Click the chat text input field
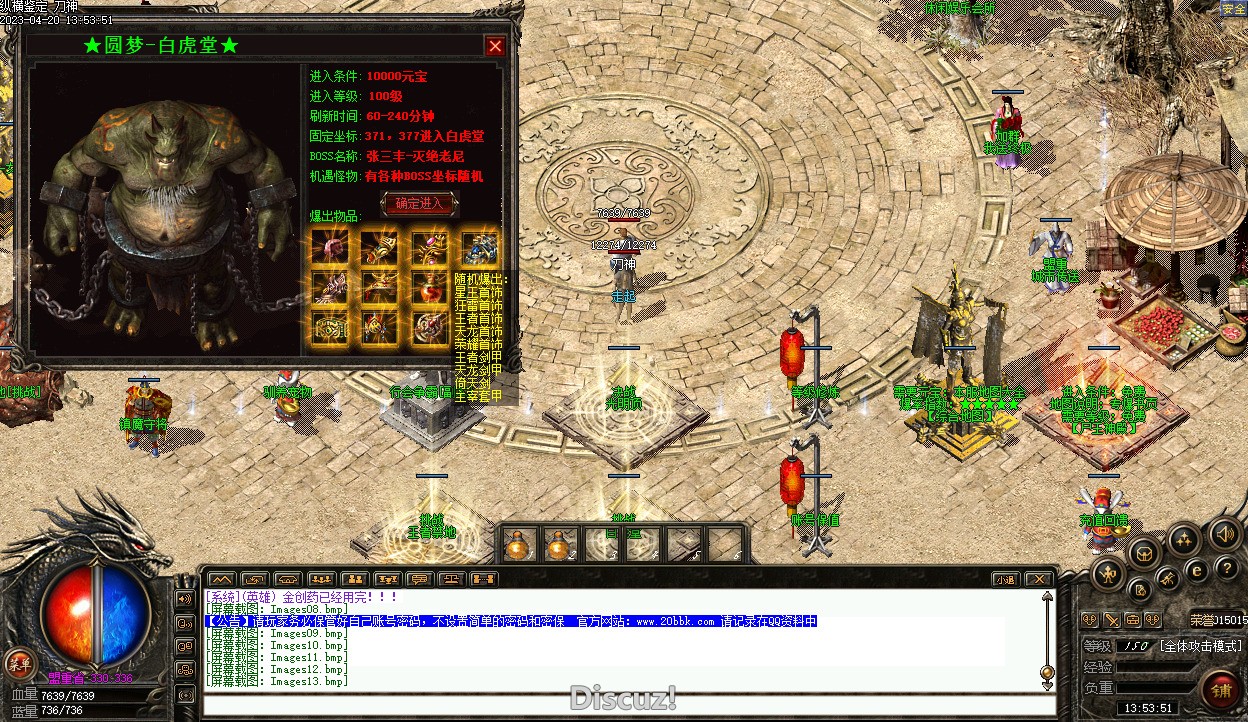Image resolution: width=1248 pixels, height=722 pixels. (620, 704)
